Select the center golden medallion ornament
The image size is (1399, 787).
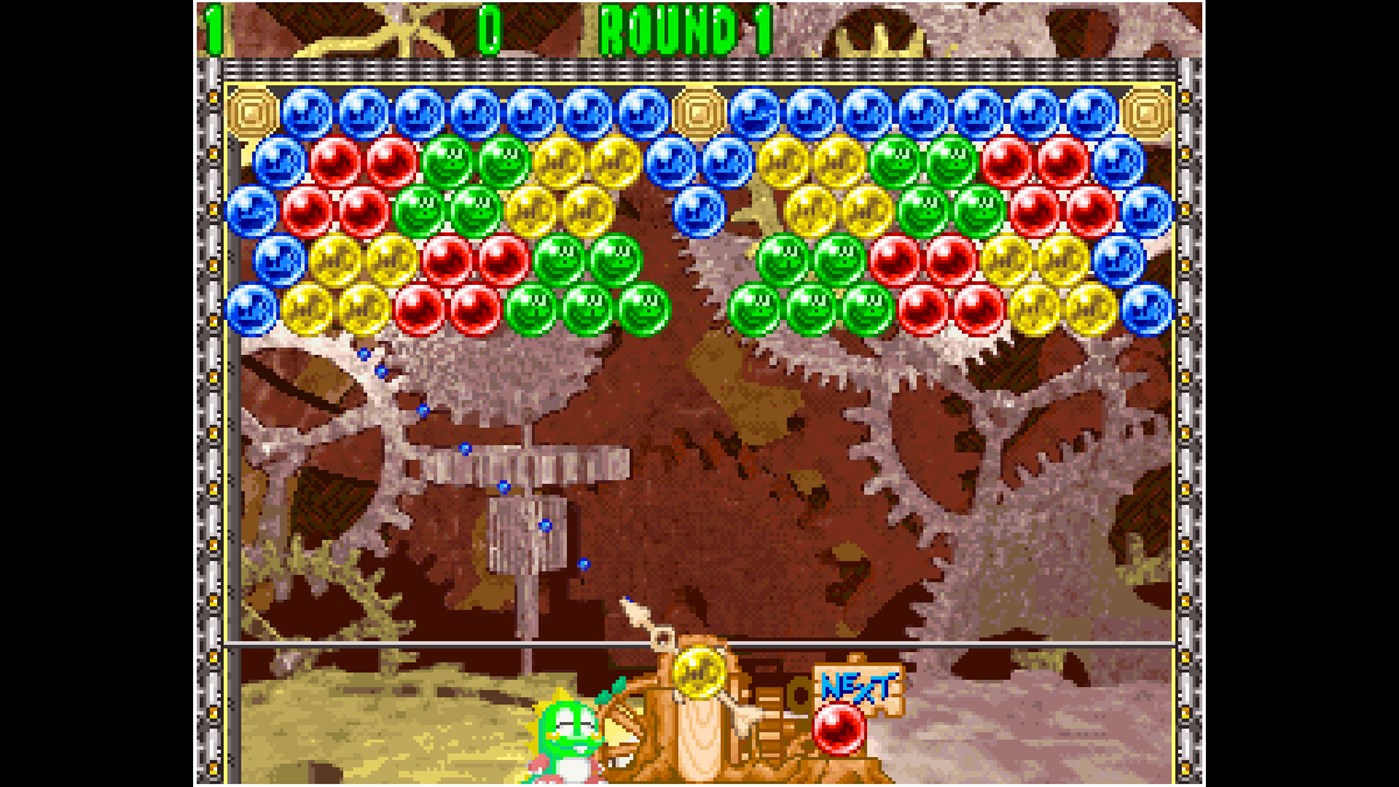coord(700,111)
